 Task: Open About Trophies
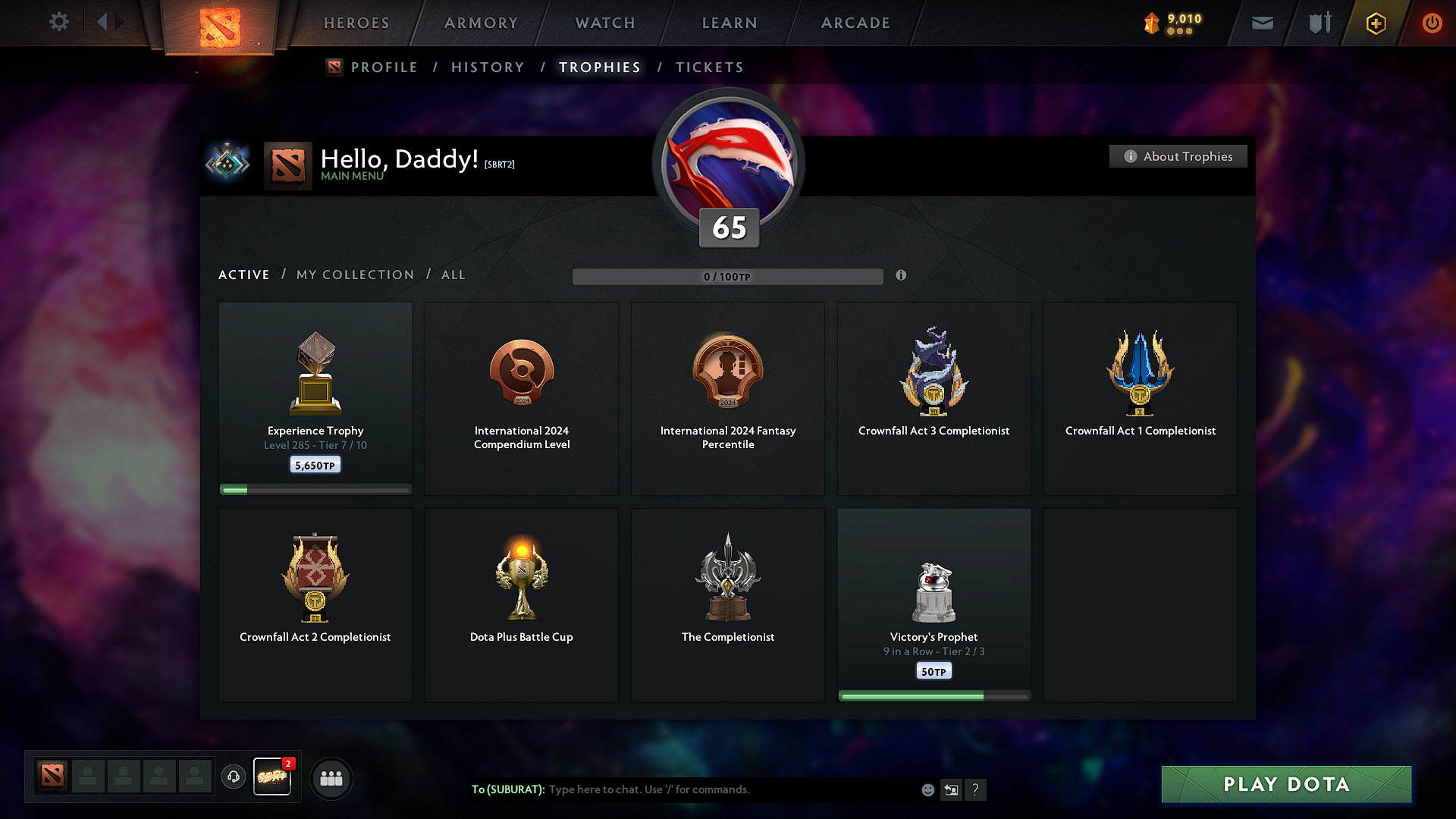(1178, 156)
